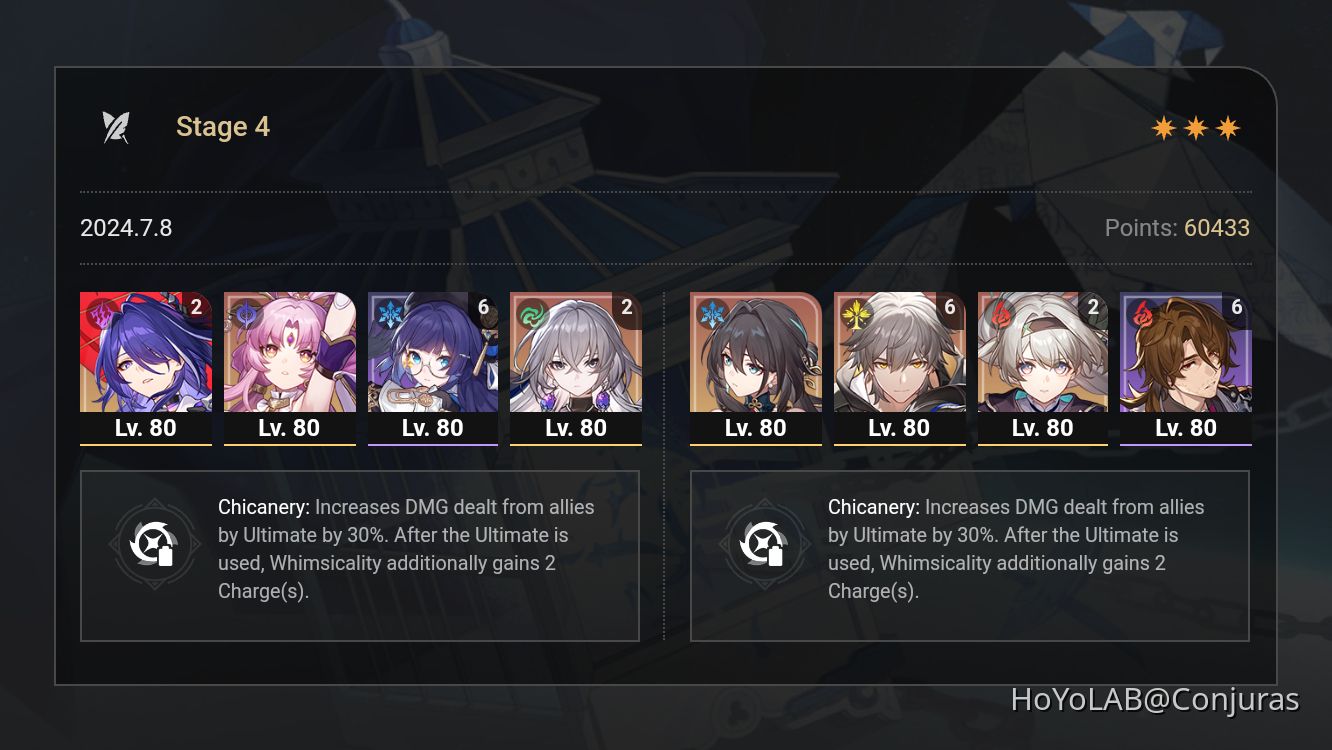Select the 2024.7.8 date text
1332x750 pixels.
point(126,228)
